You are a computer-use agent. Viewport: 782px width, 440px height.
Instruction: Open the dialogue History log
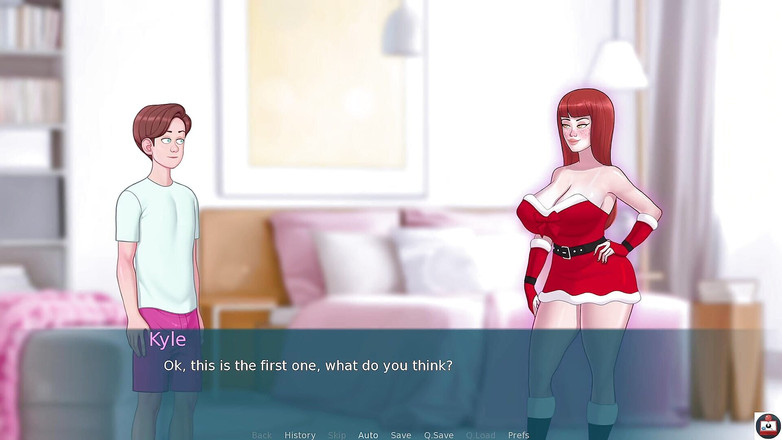click(x=299, y=435)
